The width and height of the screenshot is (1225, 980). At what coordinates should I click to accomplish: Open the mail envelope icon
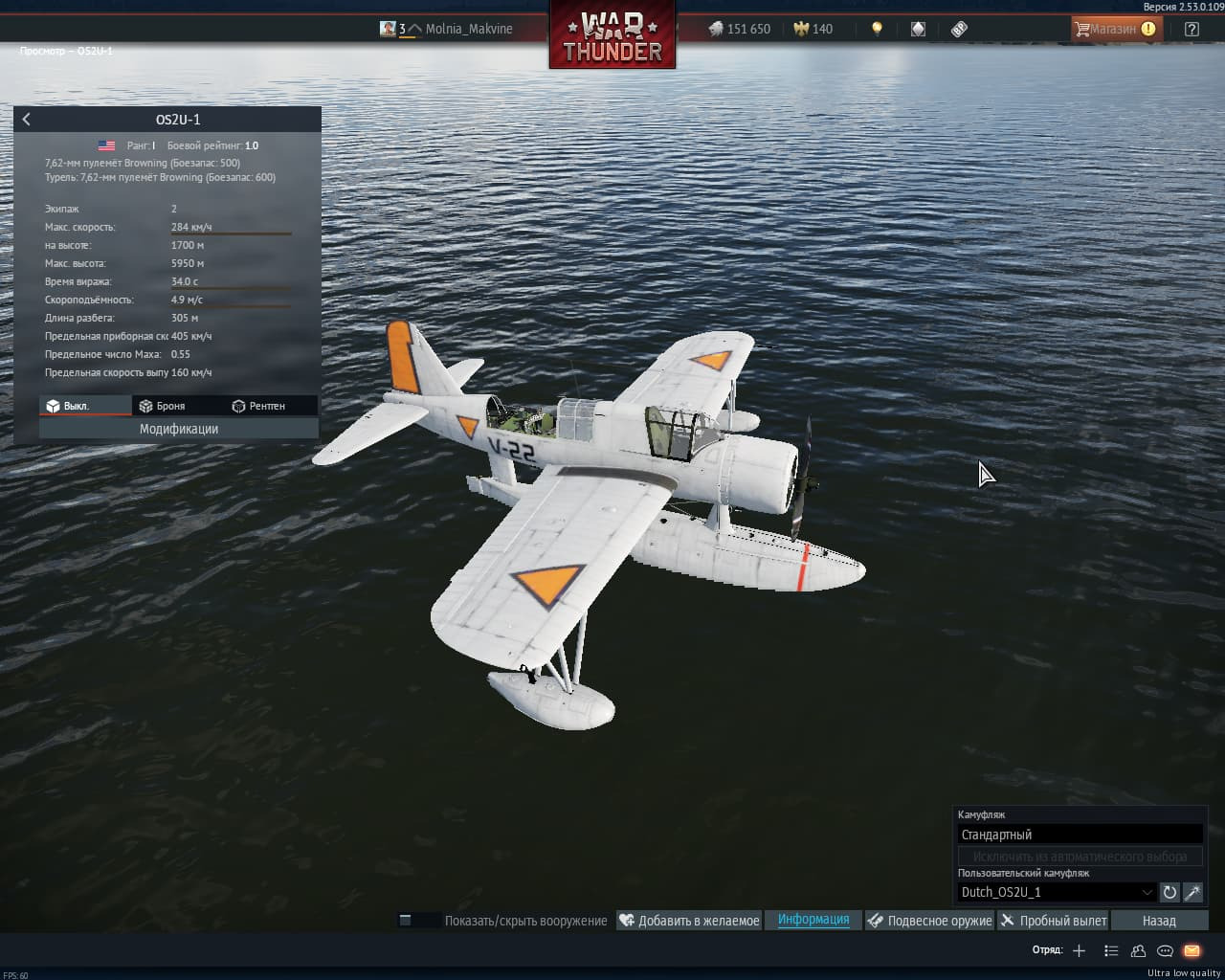tap(1192, 950)
